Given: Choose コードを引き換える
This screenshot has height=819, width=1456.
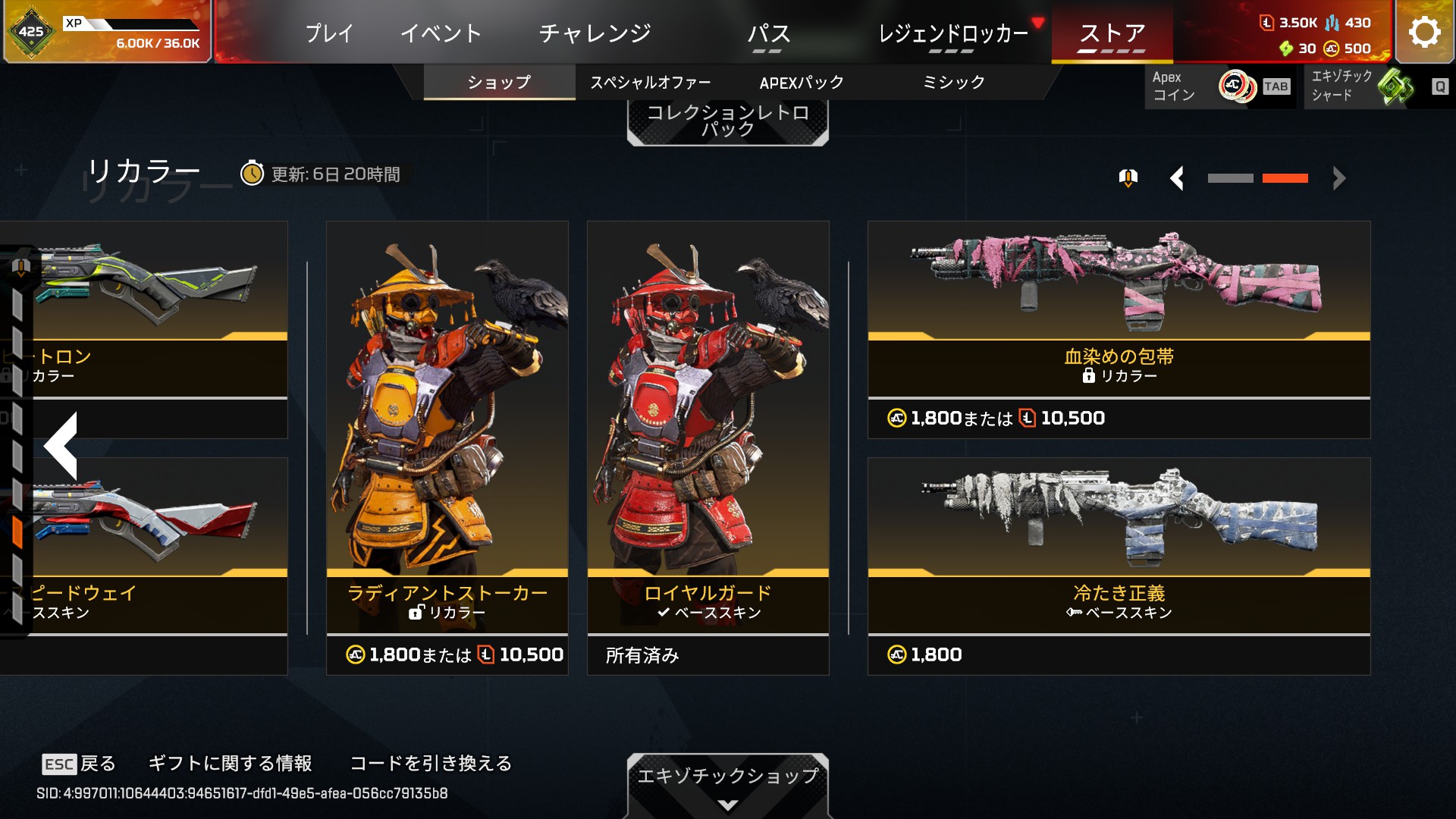Looking at the screenshot, I should (431, 763).
